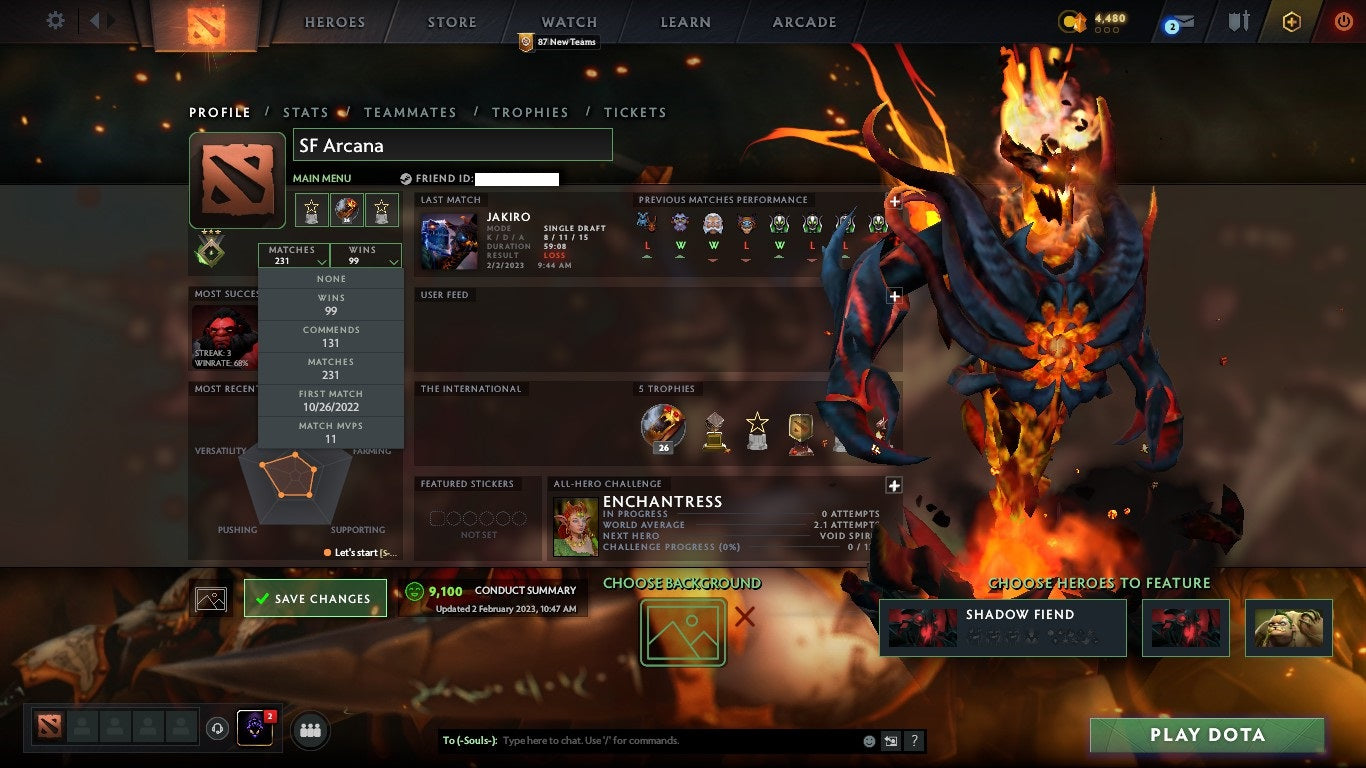The height and width of the screenshot is (768, 1366).
Task: Select Match MVPs from the matches dropdown list
Action: pos(331,431)
